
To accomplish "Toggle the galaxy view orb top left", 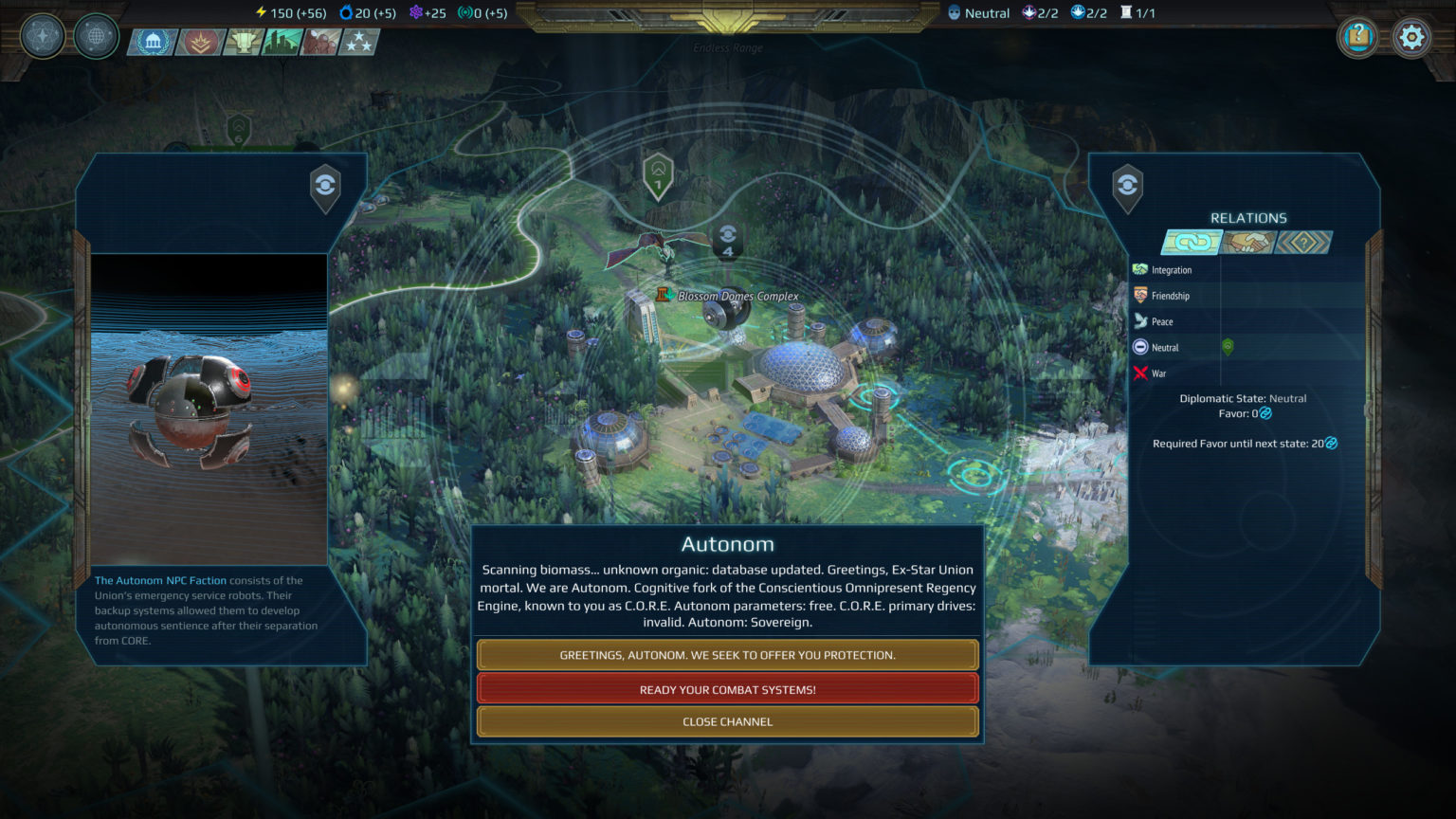I will coord(42,37).
